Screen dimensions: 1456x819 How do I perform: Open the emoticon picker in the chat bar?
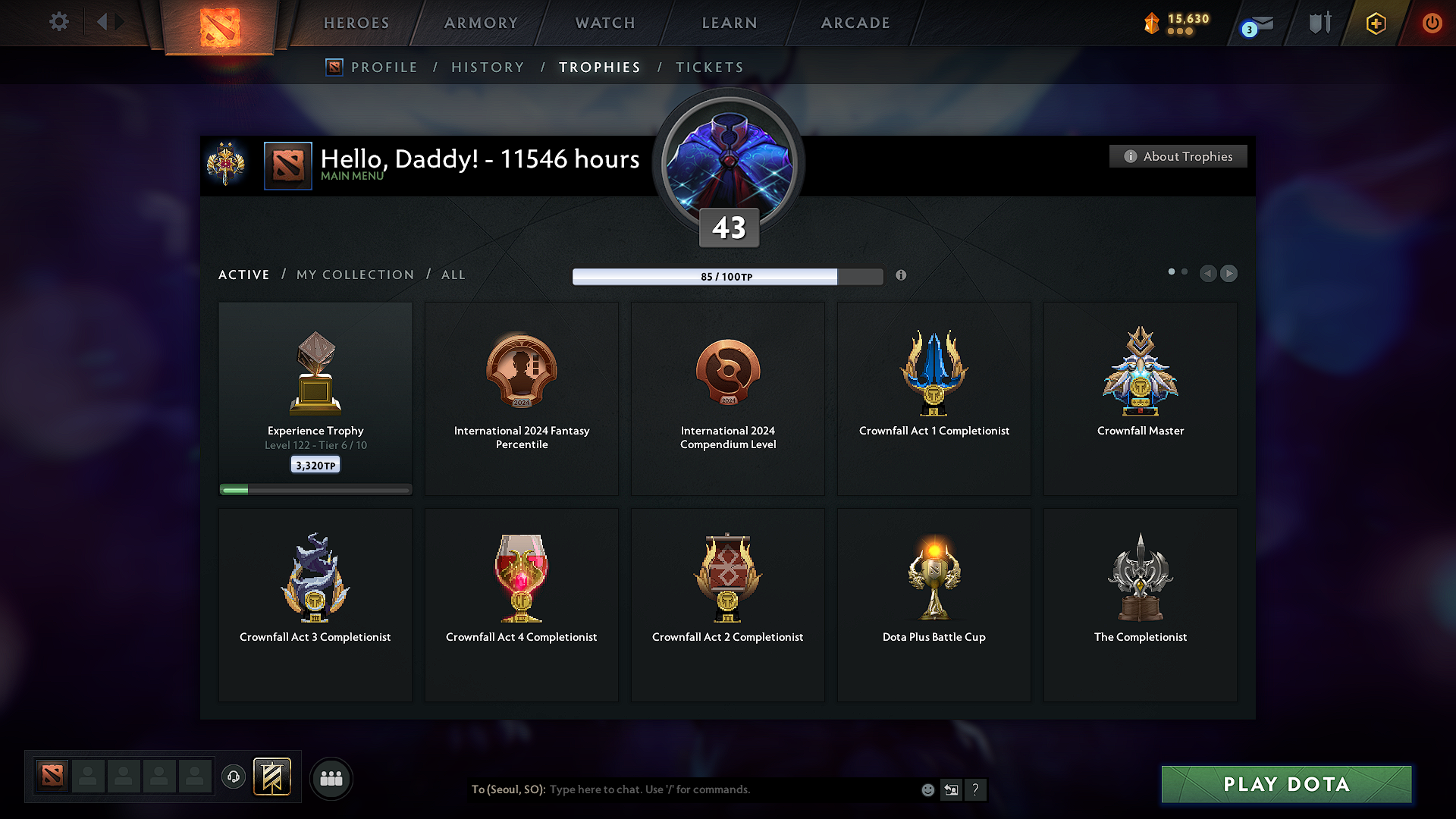pos(927,789)
